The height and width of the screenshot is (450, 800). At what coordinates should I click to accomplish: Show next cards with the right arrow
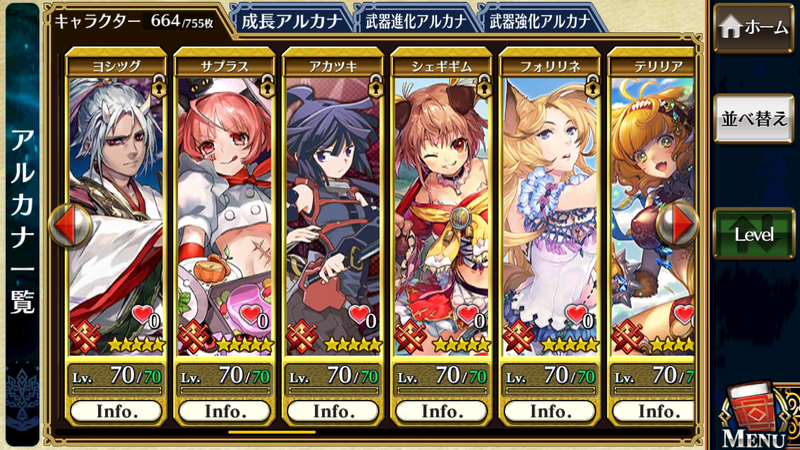[679, 224]
